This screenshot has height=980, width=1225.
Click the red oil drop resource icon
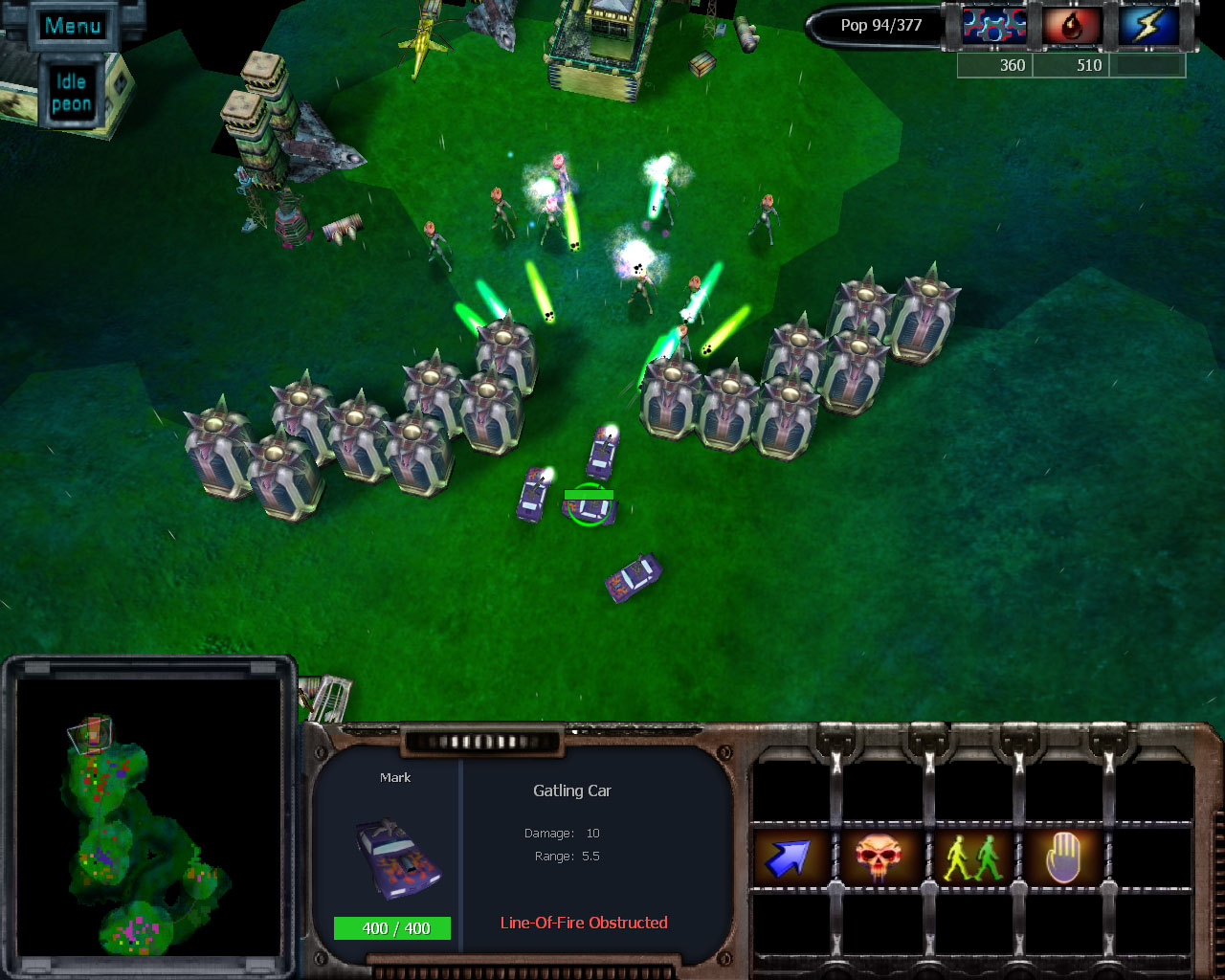click(1072, 26)
